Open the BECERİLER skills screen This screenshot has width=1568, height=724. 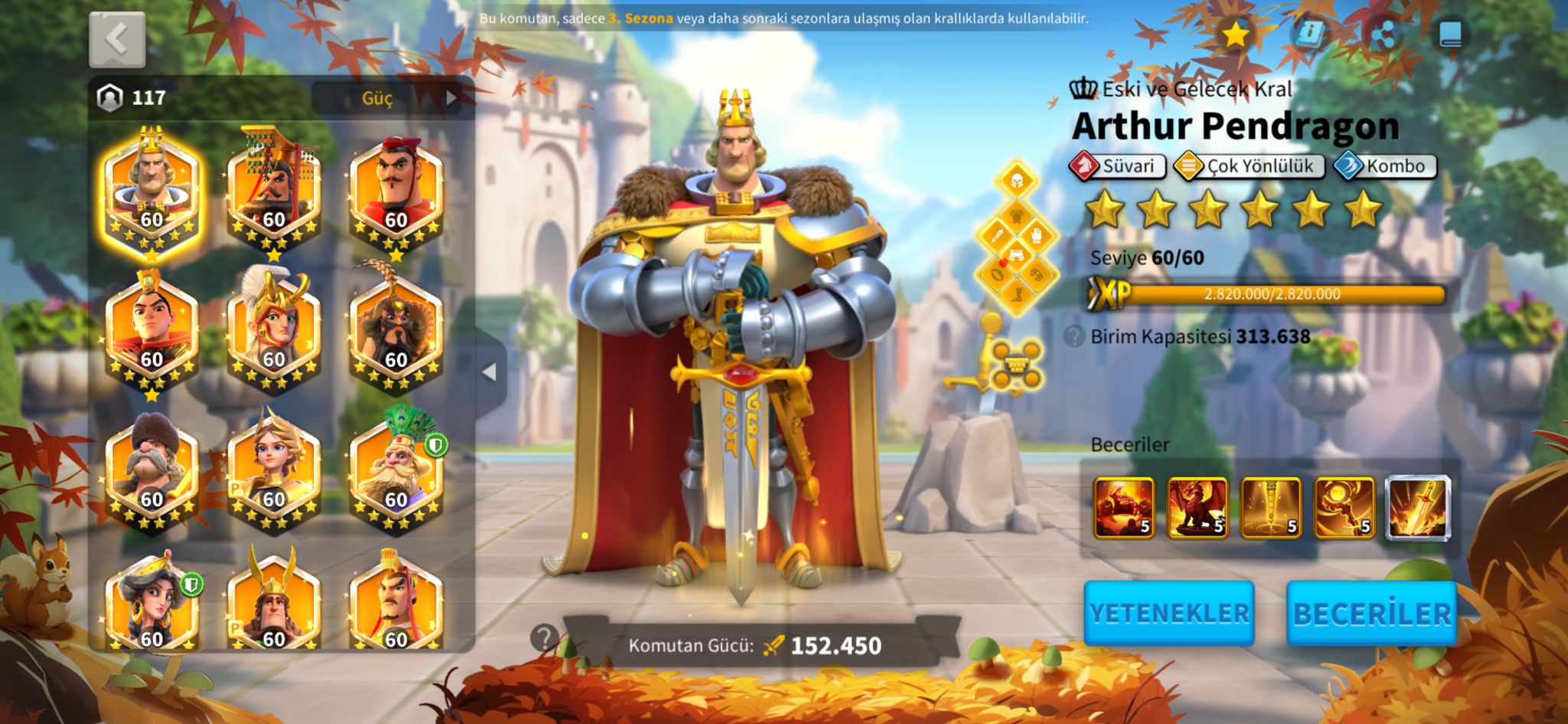click(x=1371, y=613)
